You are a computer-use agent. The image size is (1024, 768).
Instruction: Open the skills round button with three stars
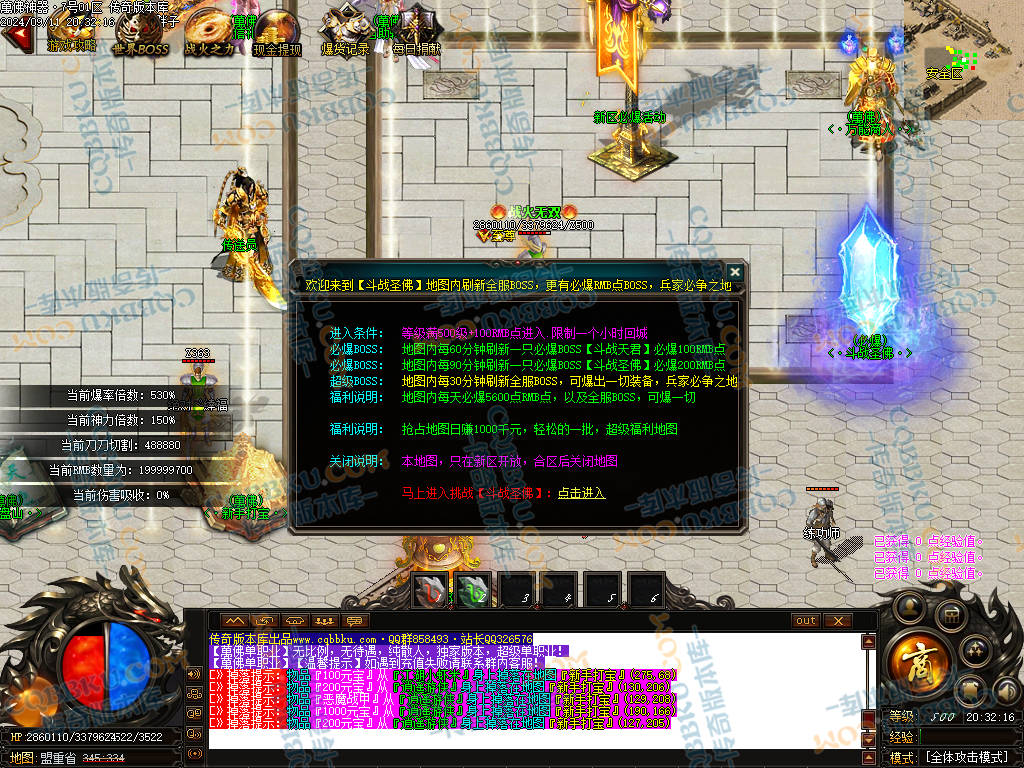point(977,652)
